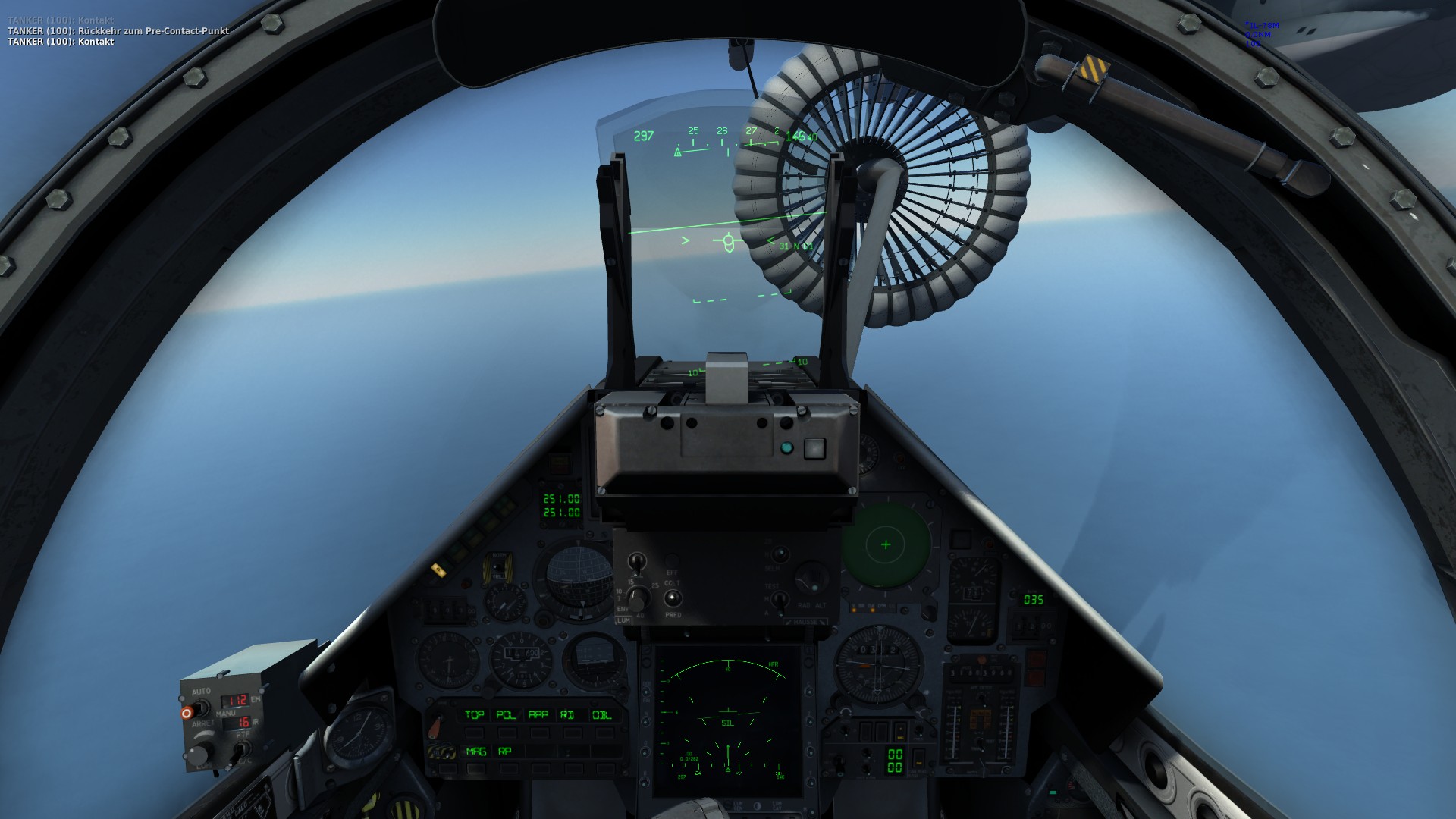Select the MAG weapon button
The height and width of the screenshot is (819, 1456).
pos(475,752)
